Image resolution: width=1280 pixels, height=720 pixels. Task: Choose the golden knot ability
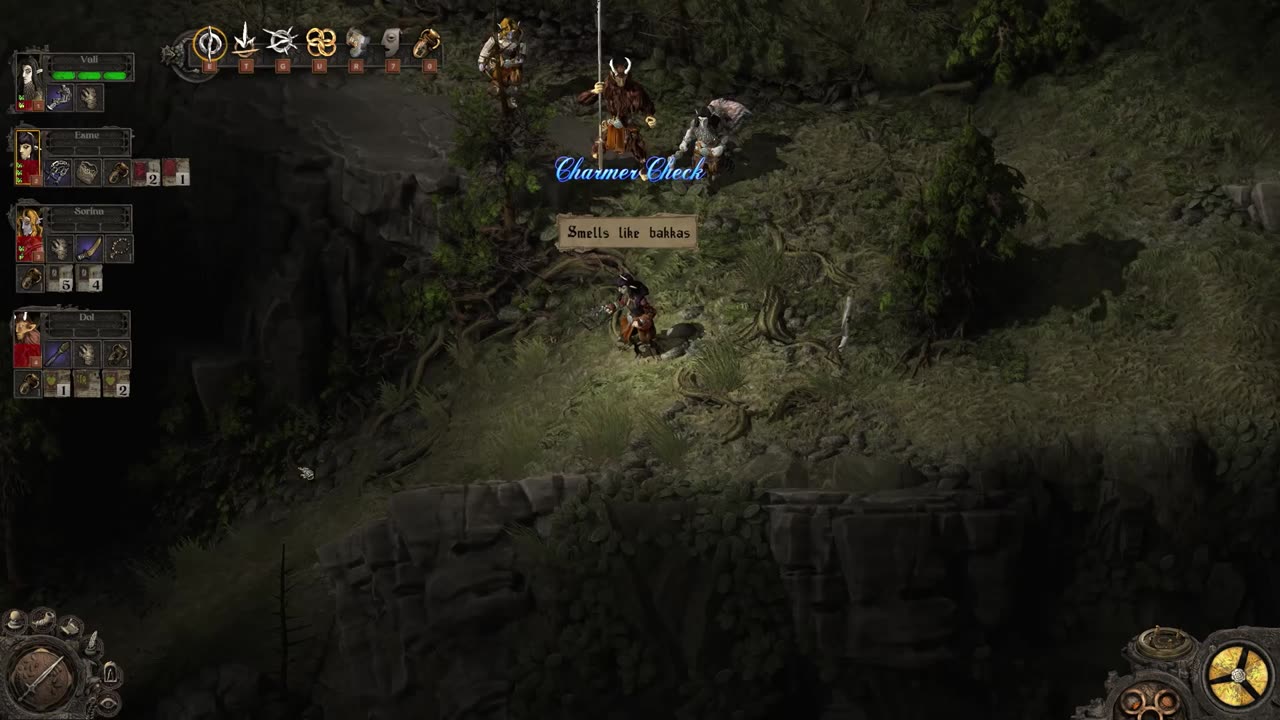pyautogui.click(x=320, y=42)
